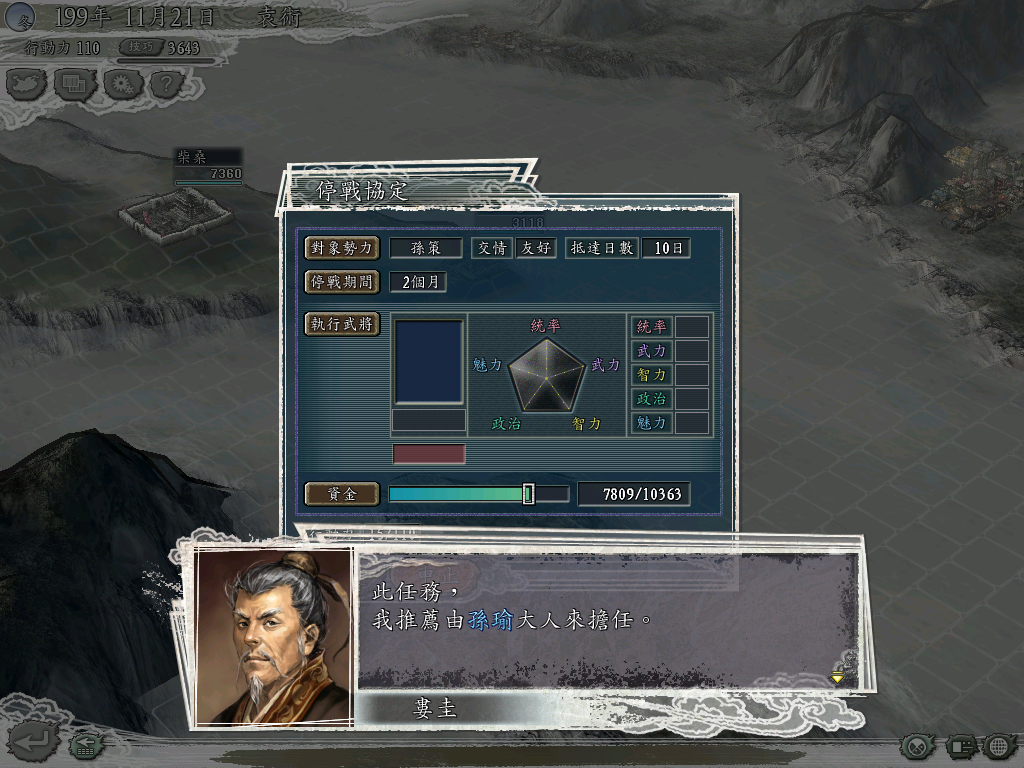Click the 對象勢力 target faction button
1024x768 pixels.
[342, 248]
